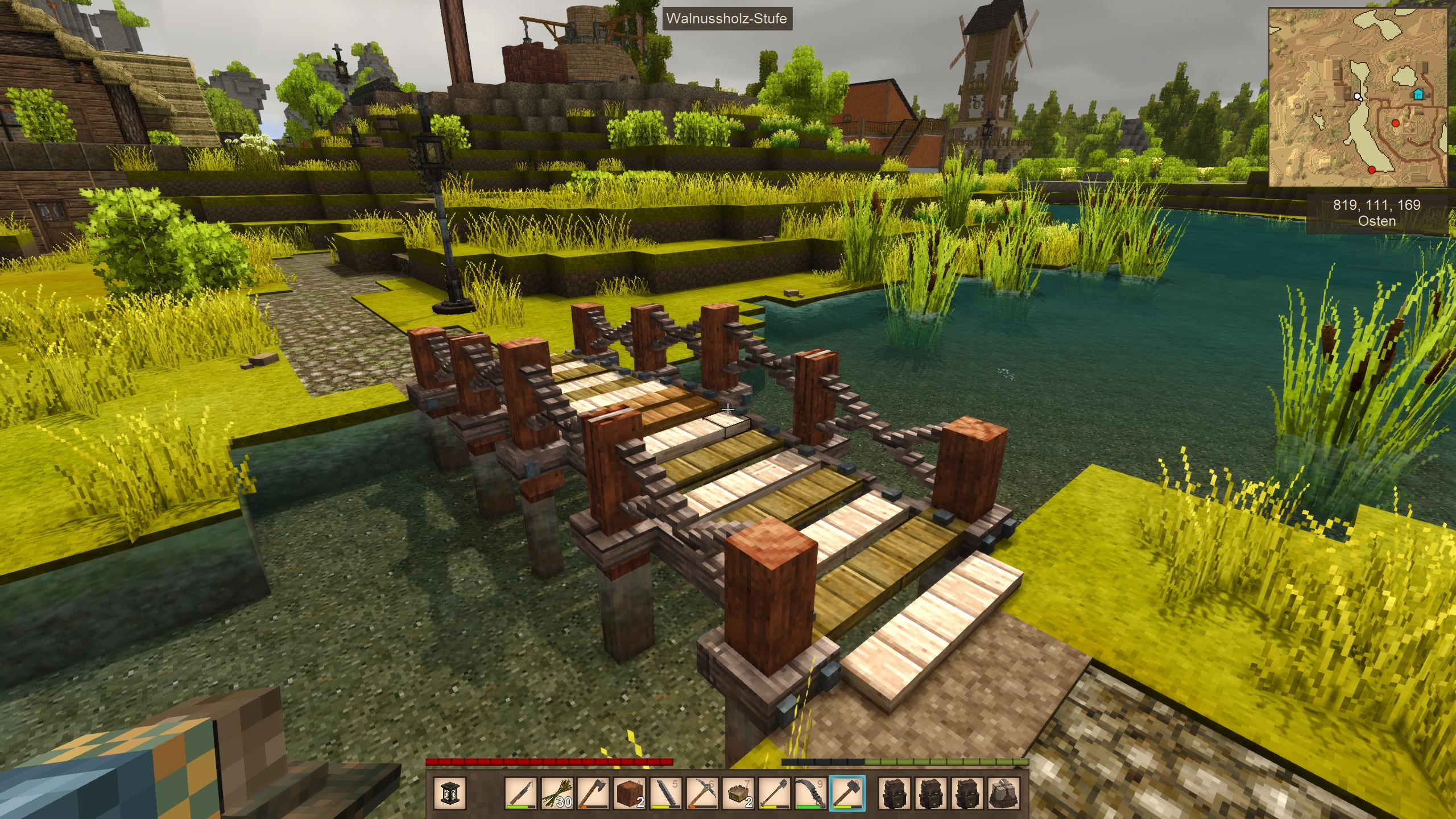Click the highlighted hammer slot
The height and width of the screenshot is (819, 1456).
[x=847, y=793]
